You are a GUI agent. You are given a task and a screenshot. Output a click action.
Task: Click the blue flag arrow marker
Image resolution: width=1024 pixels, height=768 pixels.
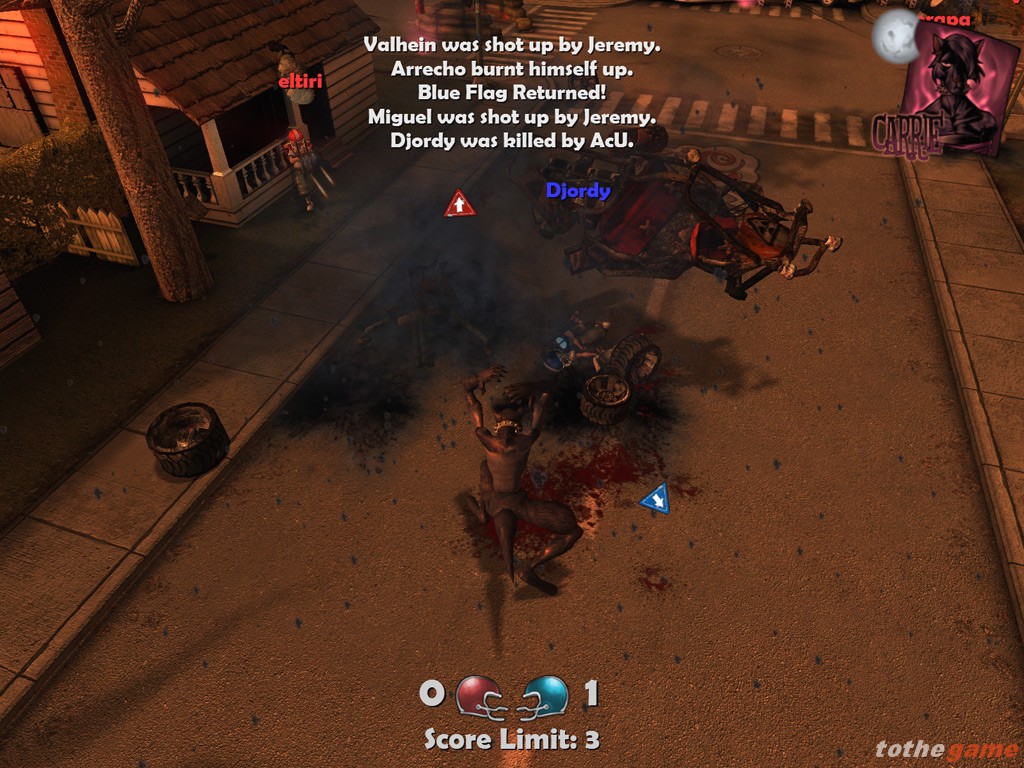pyautogui.click(x=655, y=498)
